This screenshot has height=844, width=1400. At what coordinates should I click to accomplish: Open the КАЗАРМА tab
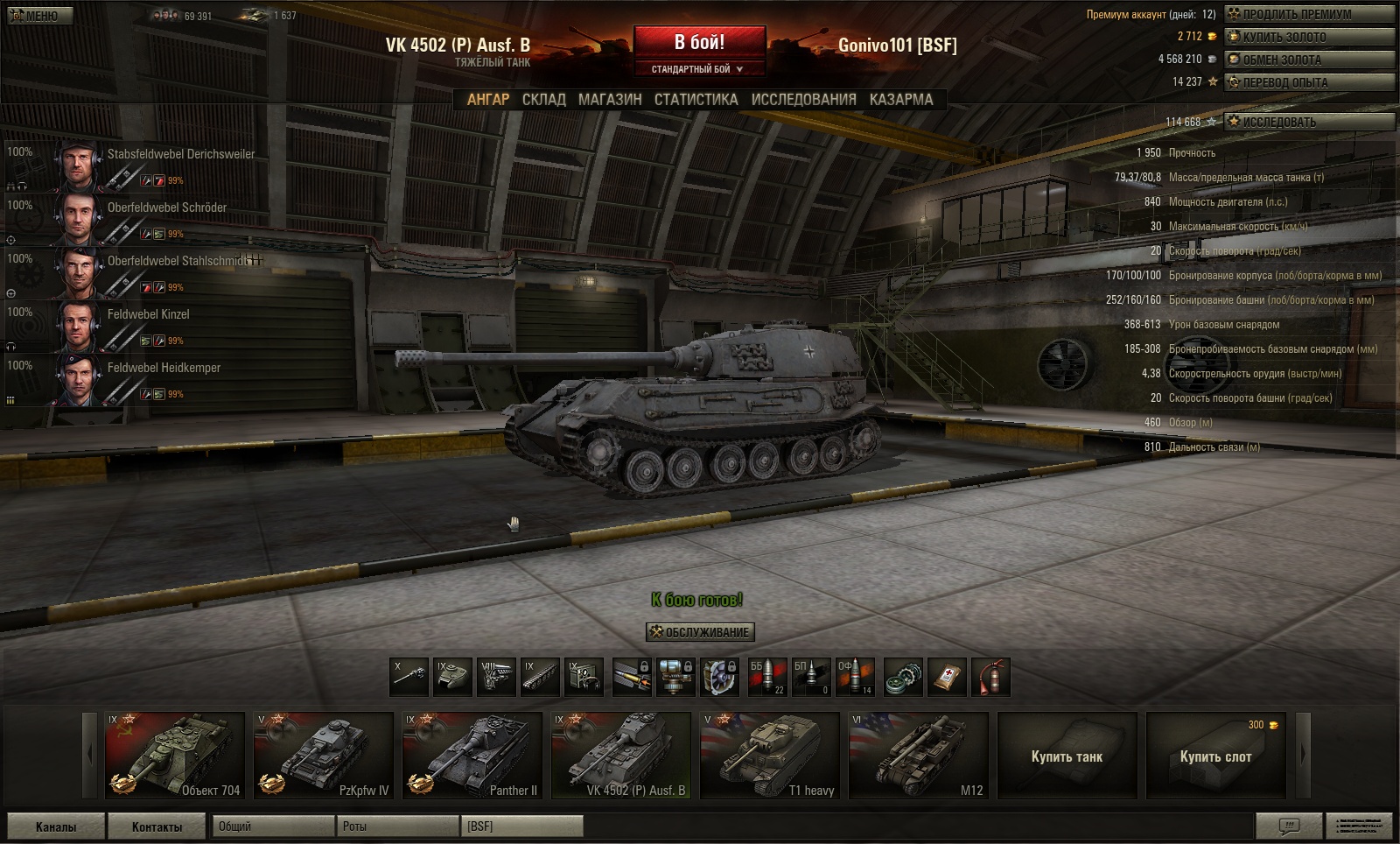(901, 100)
